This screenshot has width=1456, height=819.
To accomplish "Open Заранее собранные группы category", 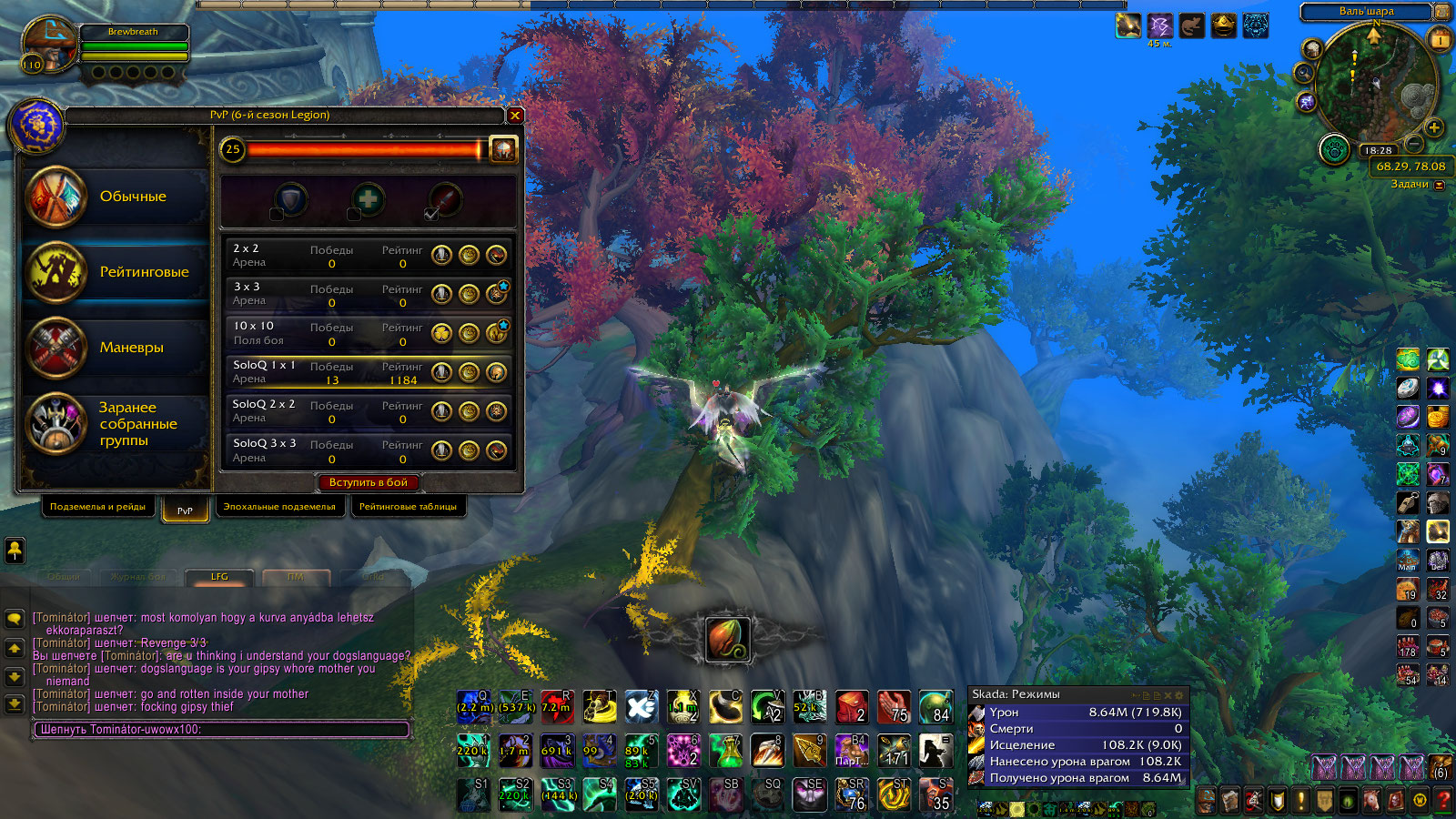I will click(116, 424).
